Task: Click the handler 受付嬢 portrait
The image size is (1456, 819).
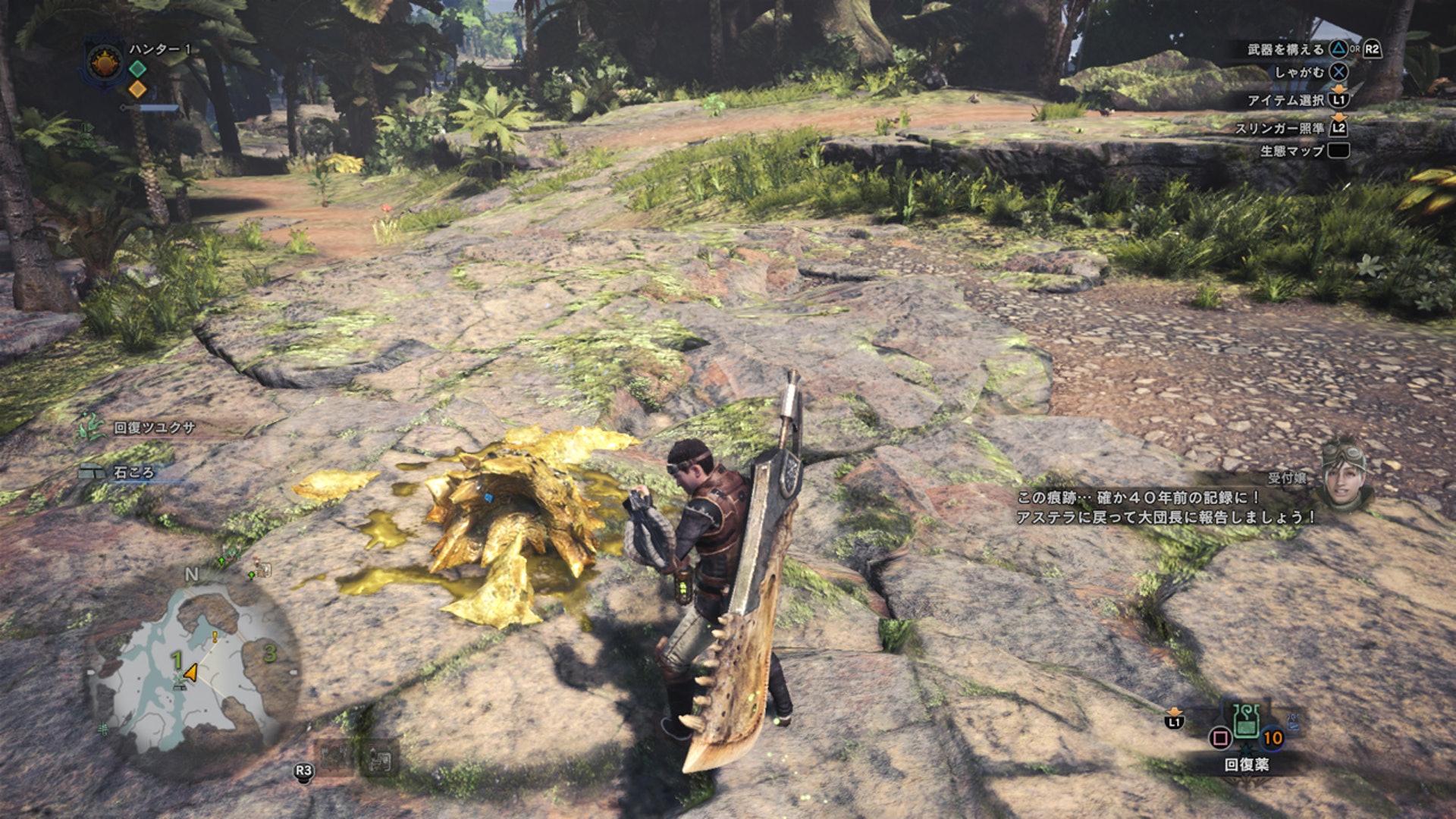Action: [x=1345, y=472]
